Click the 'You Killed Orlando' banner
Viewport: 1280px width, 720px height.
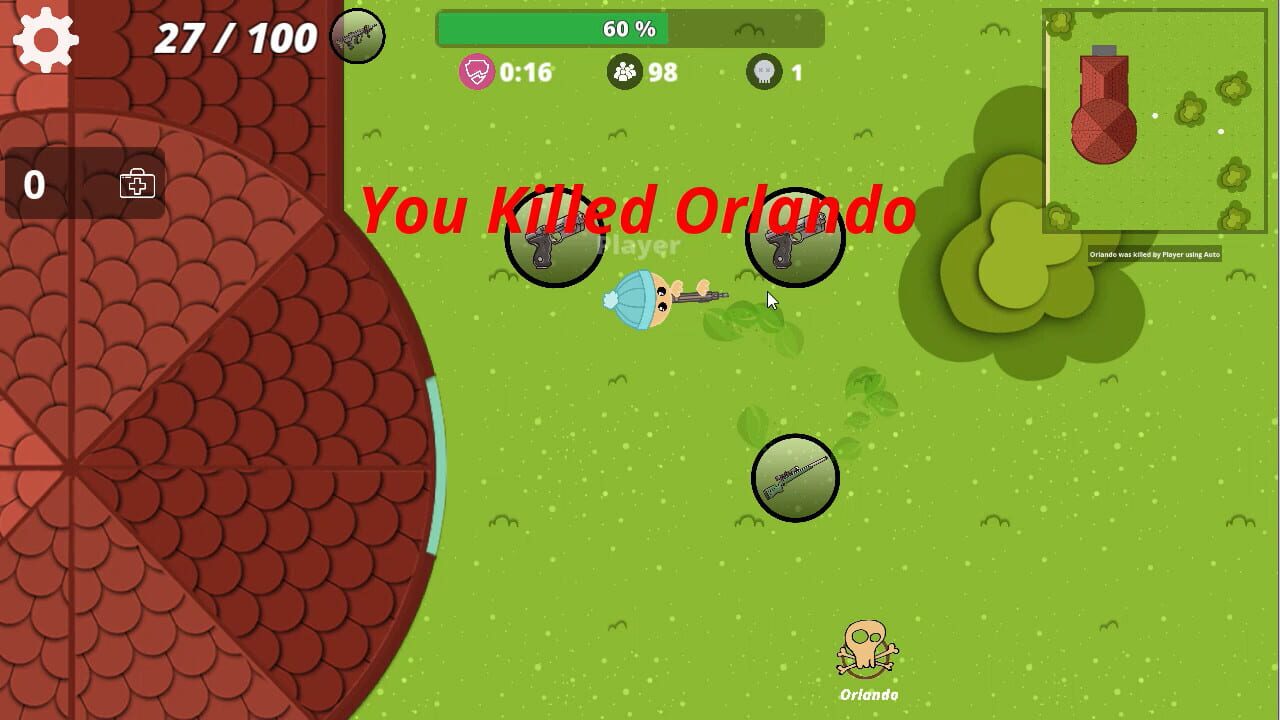[640, 211]
